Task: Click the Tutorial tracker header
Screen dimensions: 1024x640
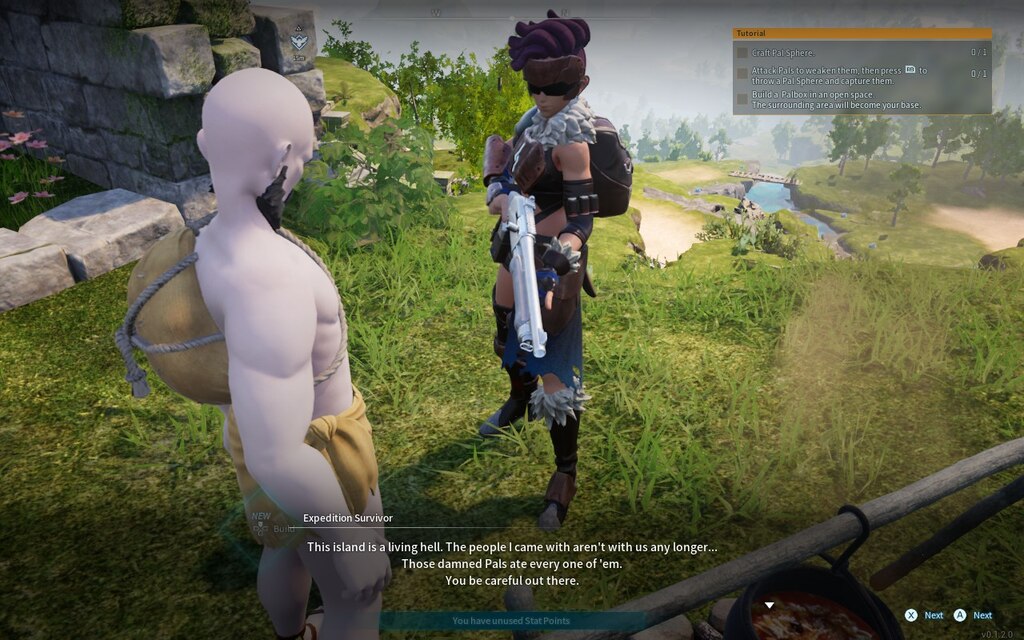Action: point(861,33)
